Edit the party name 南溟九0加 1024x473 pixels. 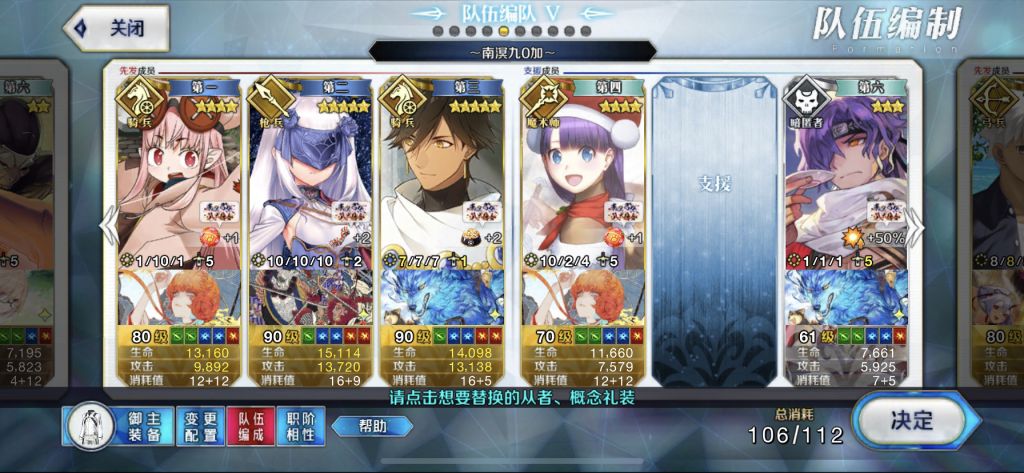coord(512,51)
